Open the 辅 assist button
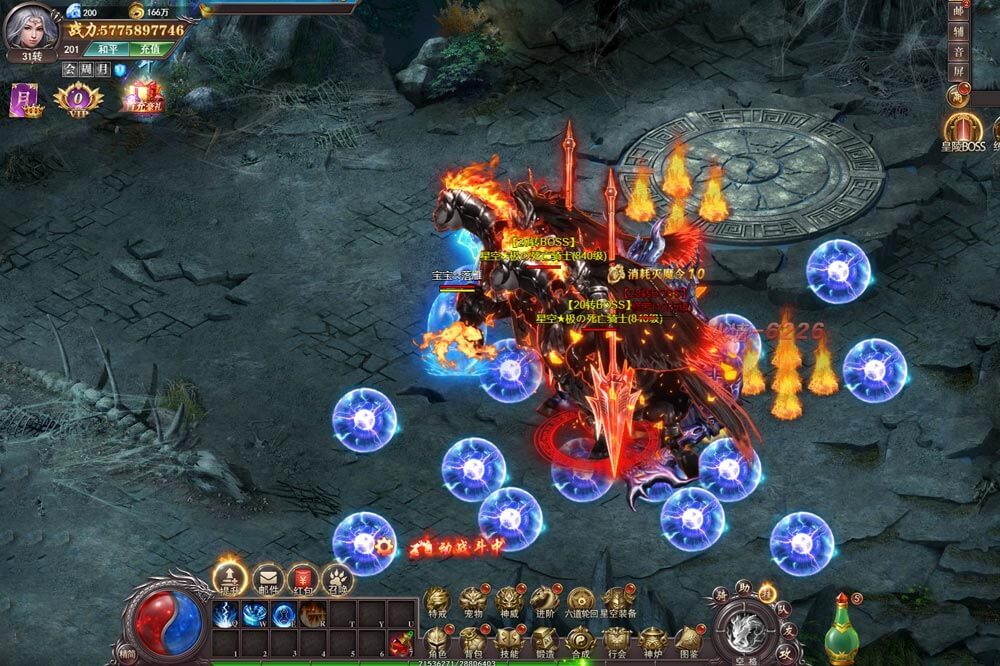 956,30
